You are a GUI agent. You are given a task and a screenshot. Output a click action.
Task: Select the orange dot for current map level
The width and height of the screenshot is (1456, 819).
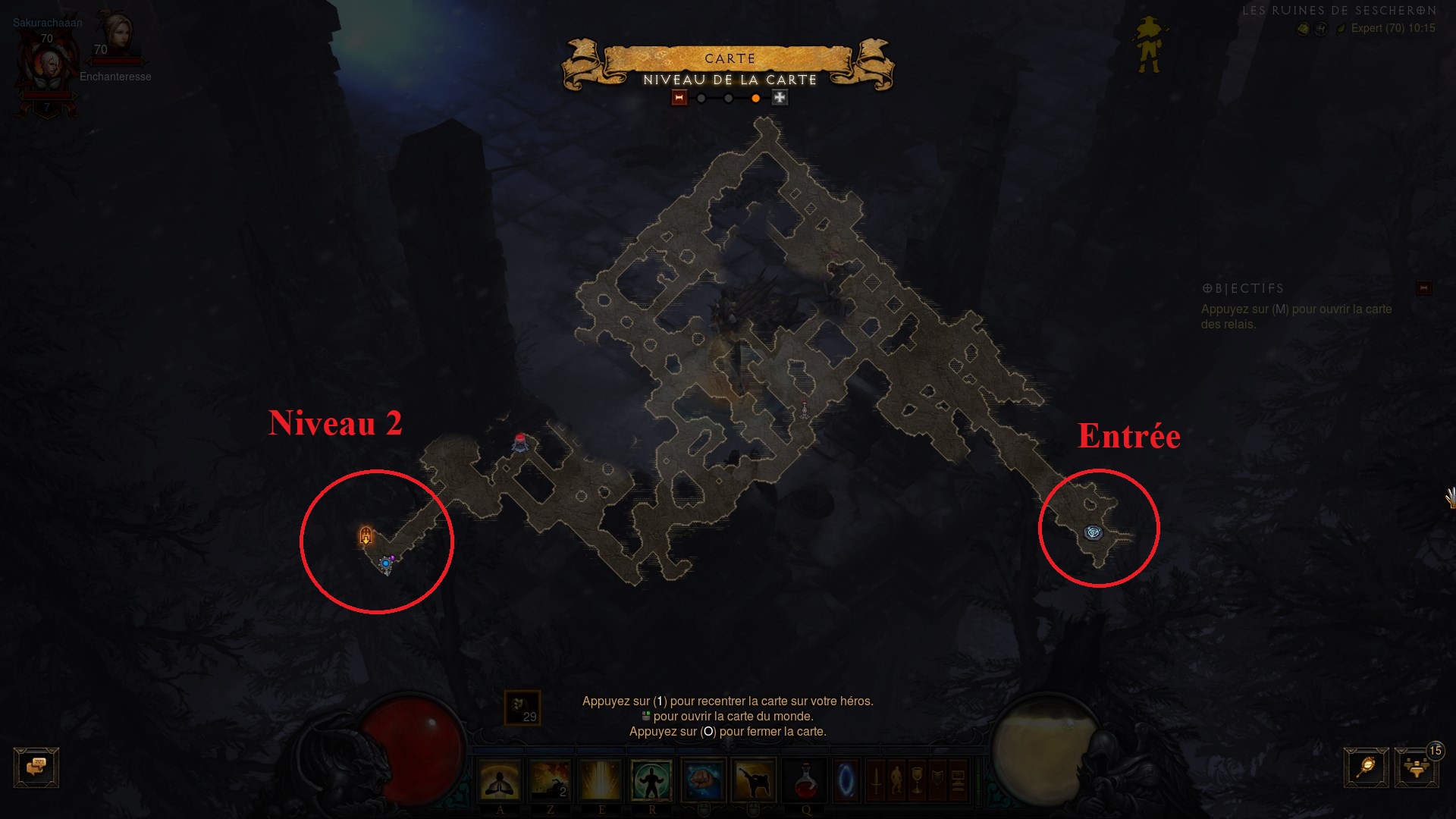coord(755,97)
